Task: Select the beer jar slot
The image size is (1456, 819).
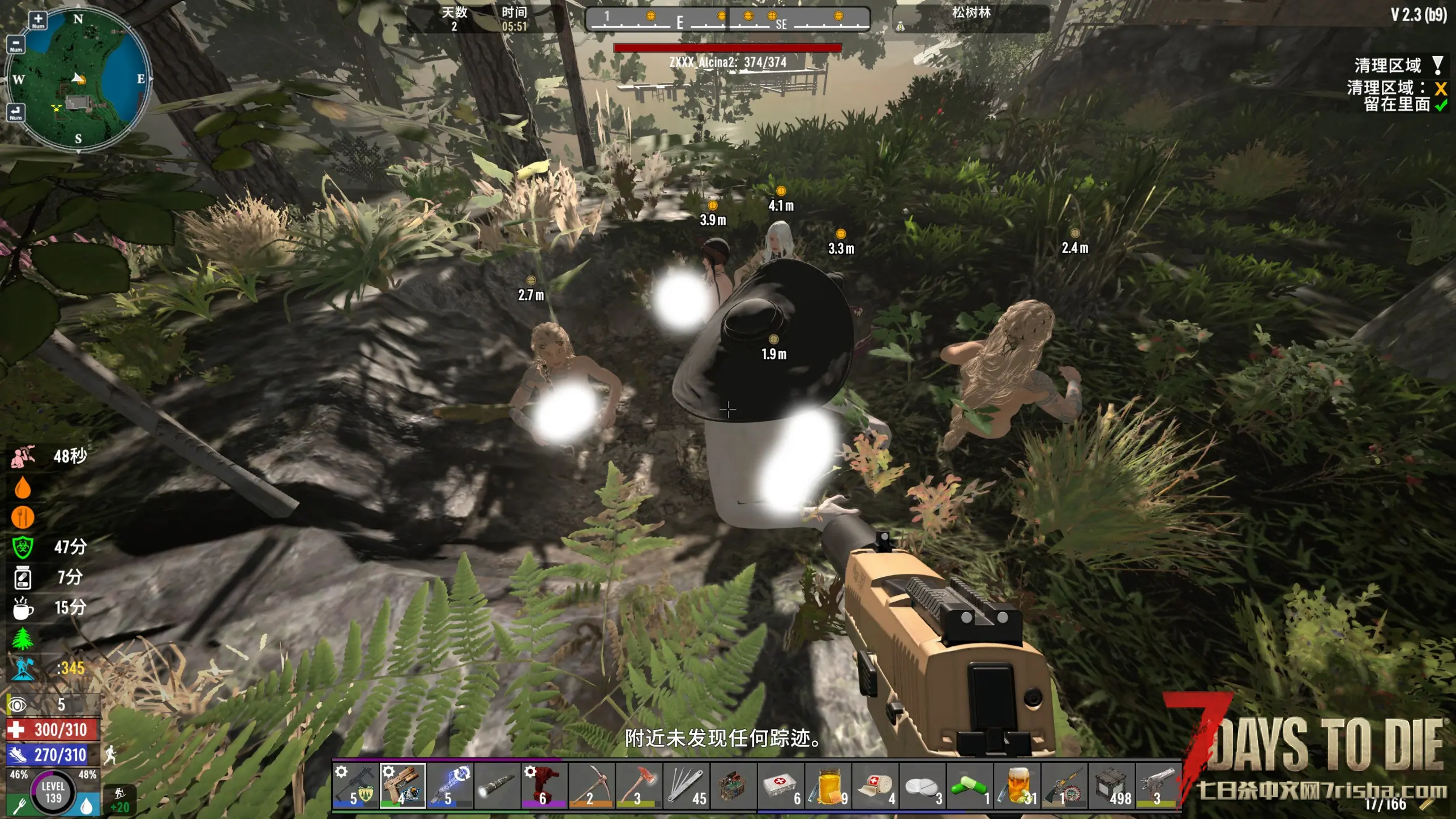Action: [1017, 786]
